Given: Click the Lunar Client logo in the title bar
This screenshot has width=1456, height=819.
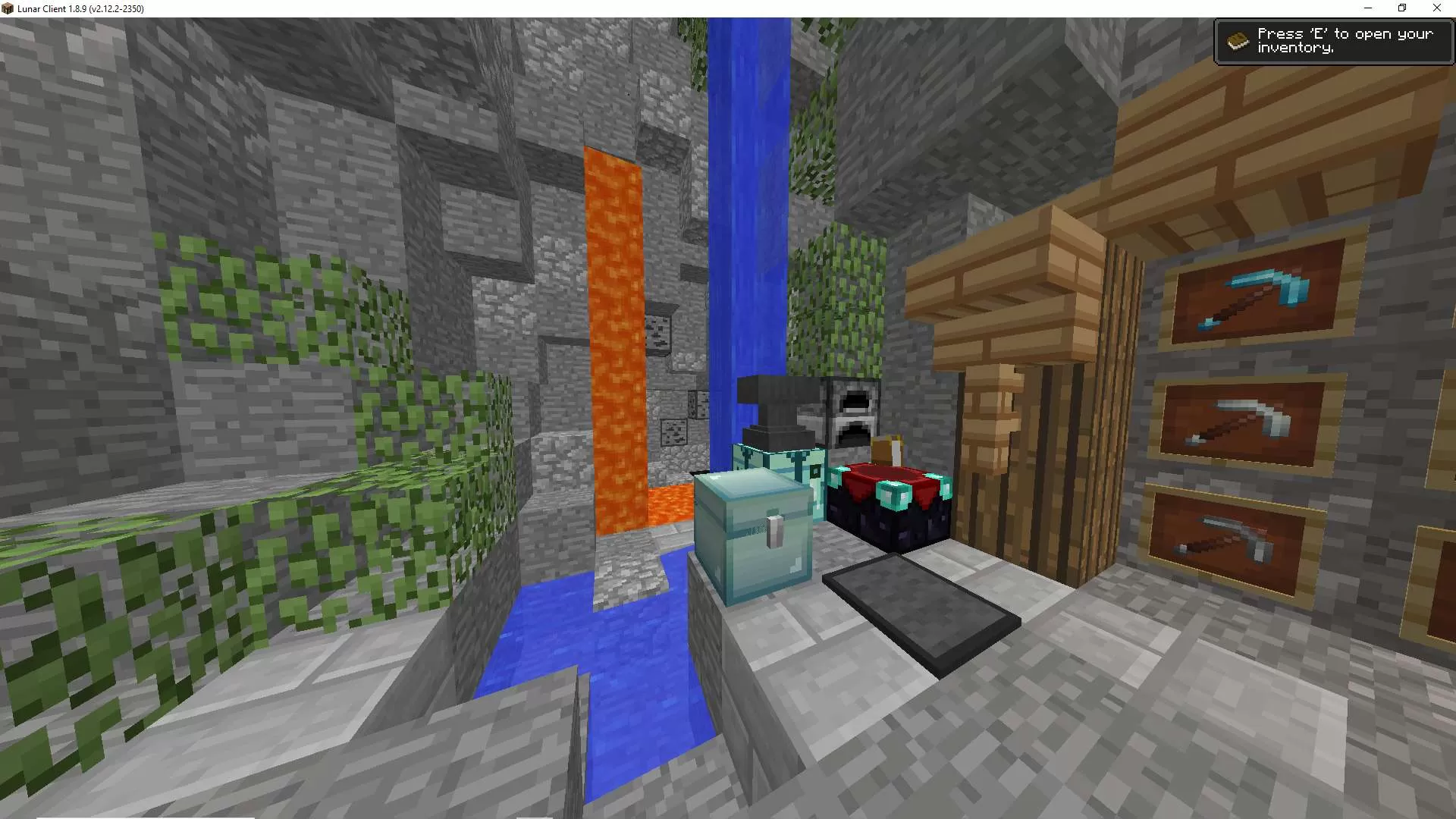Looking at the screenshot, I should [x=8, y=8].
